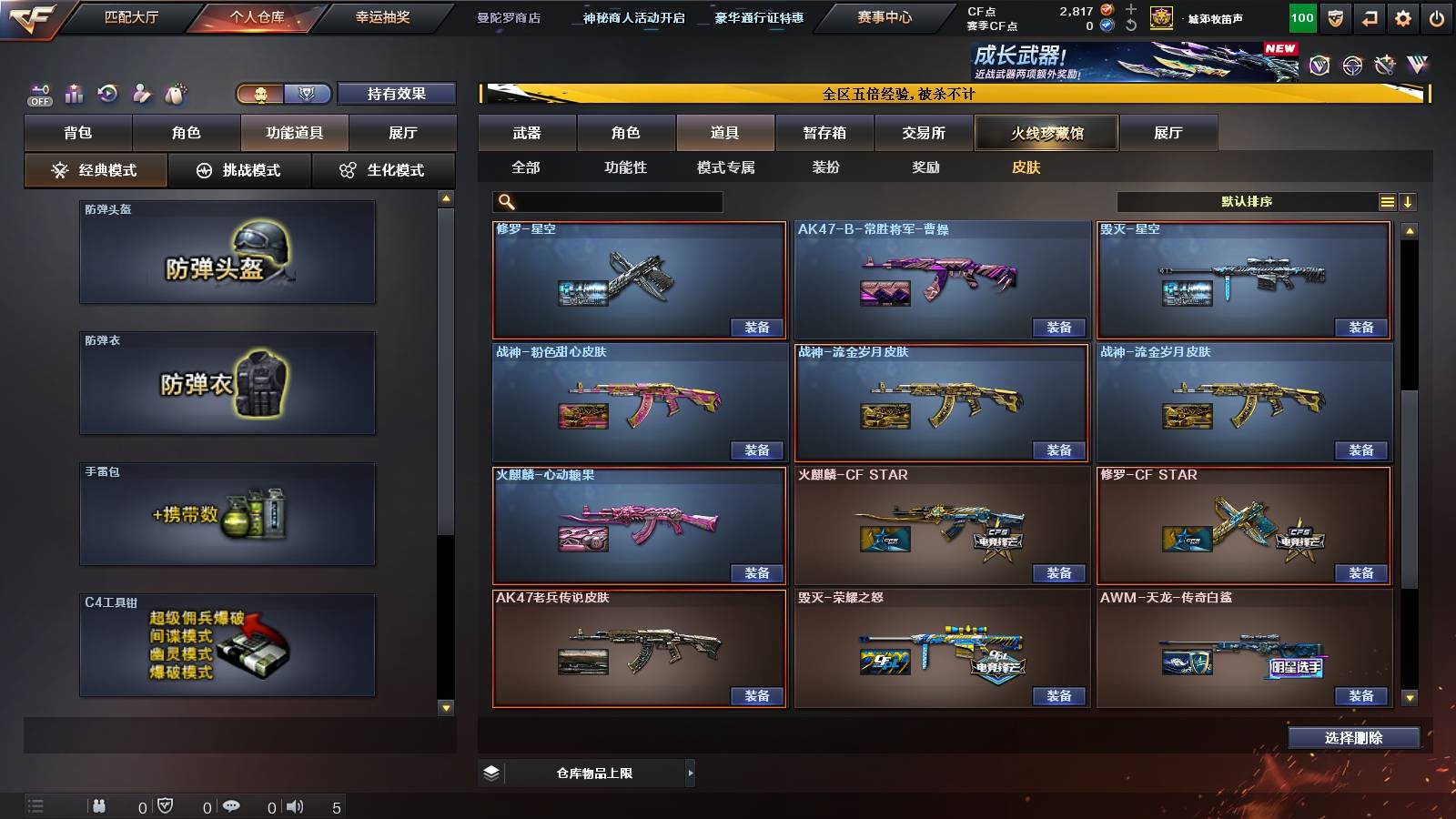This screenshot has height=819, width=1456.
Task: Open the 默认排序 sorting dropdown
Action: point(1247,201)
